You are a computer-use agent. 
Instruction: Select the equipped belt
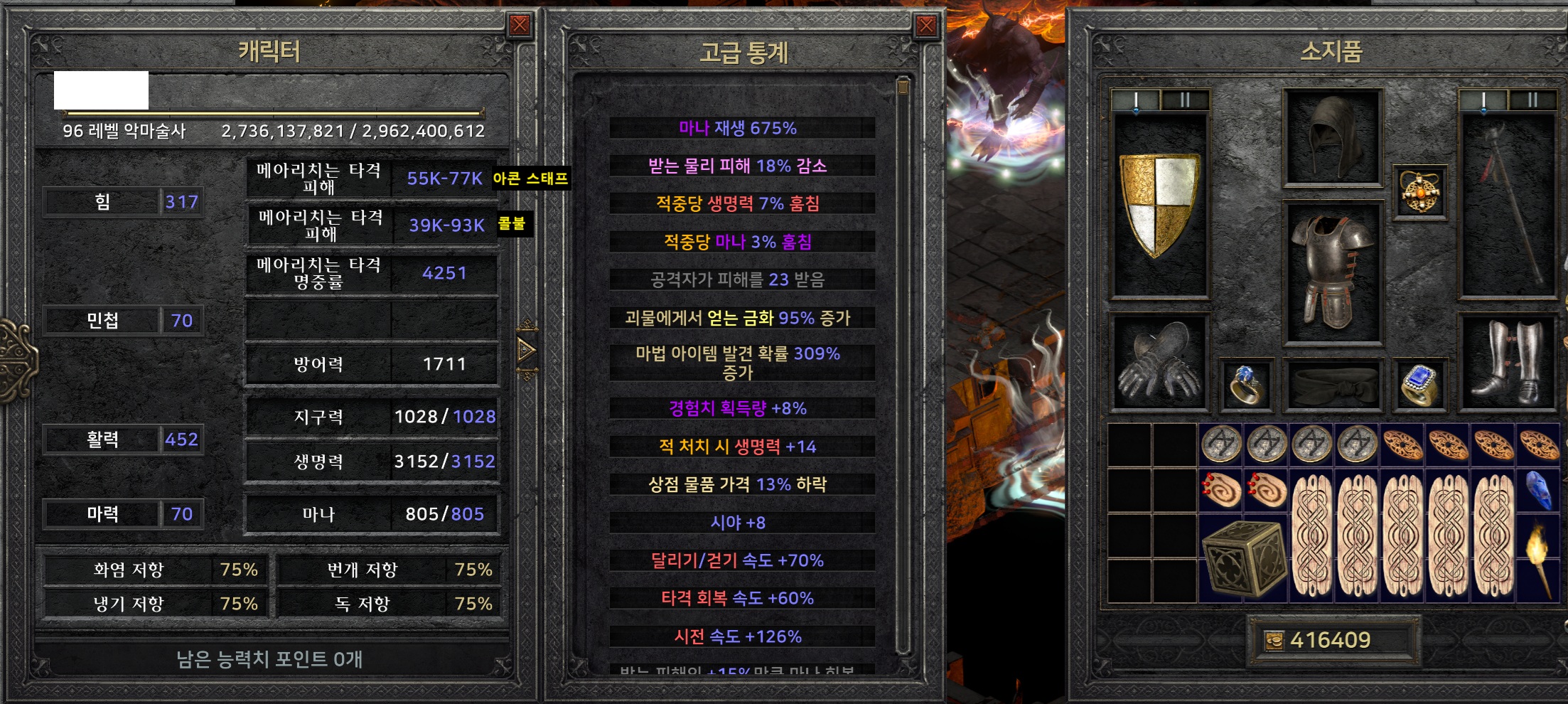pyautogui.click(x=1333, y=385)
